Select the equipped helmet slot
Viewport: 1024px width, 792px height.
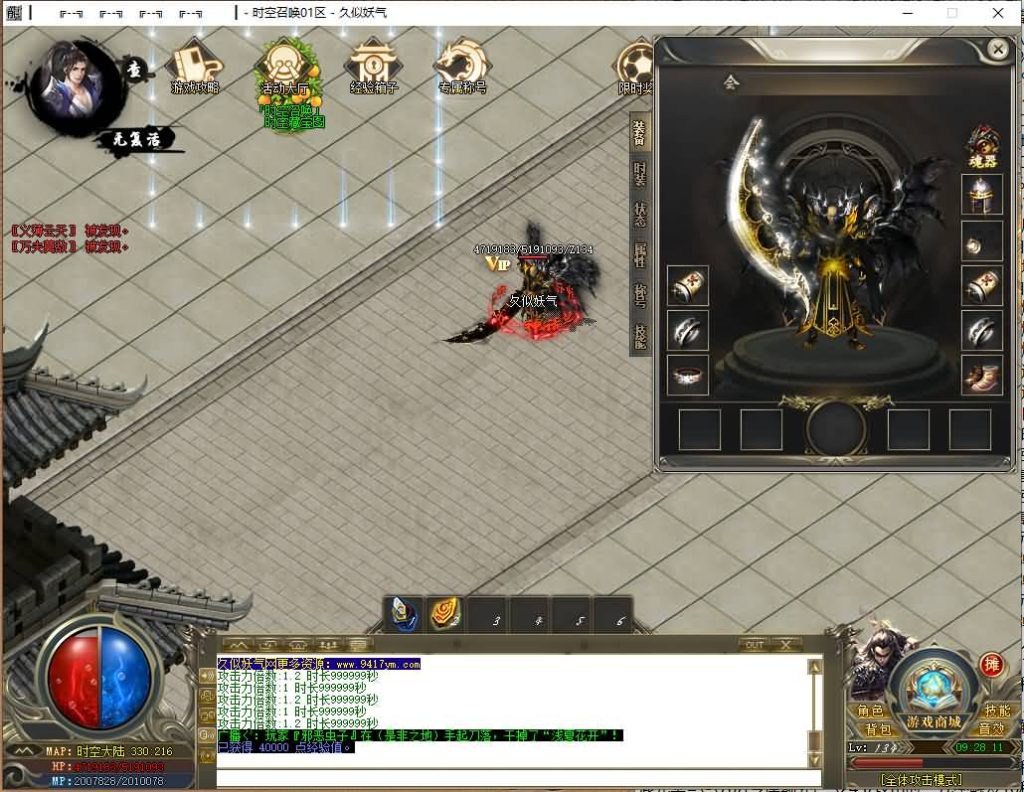tap(982, 194)
